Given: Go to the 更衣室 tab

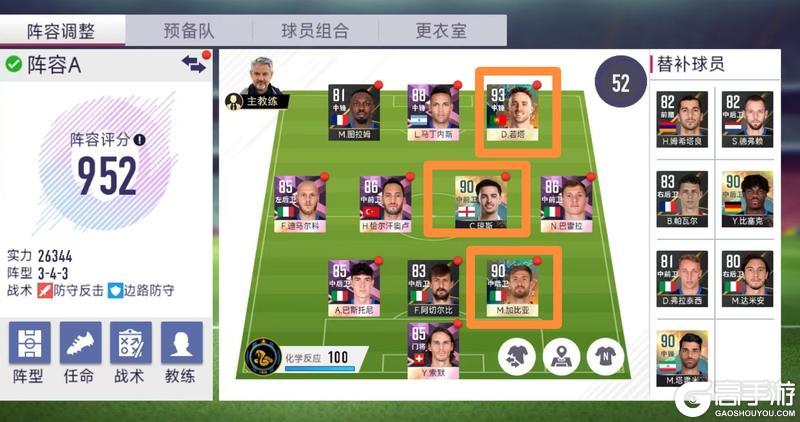Looking at the screenshot, I should coord(441,30).
